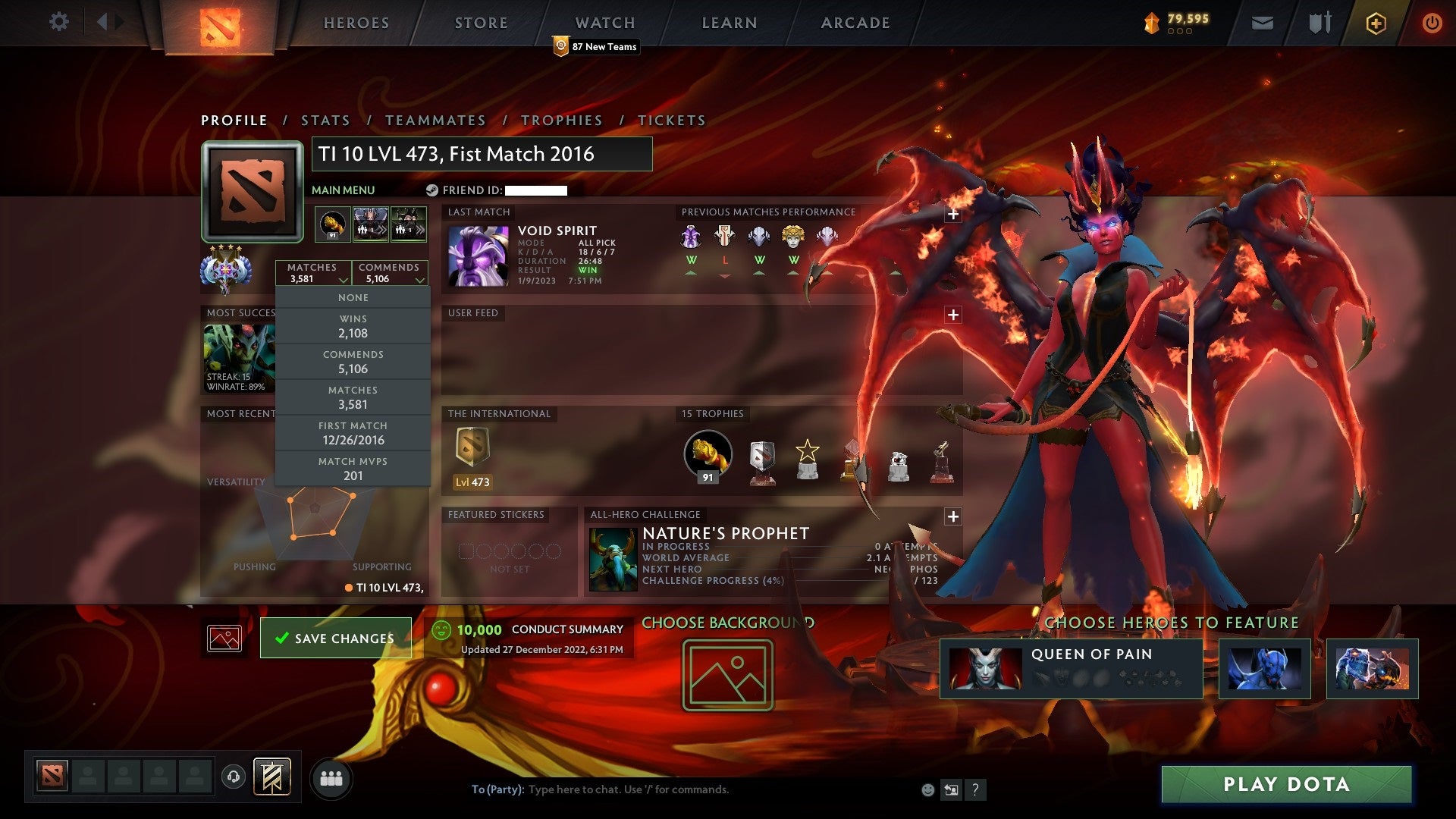Open the ARCADE menu

tap(855, 23)
